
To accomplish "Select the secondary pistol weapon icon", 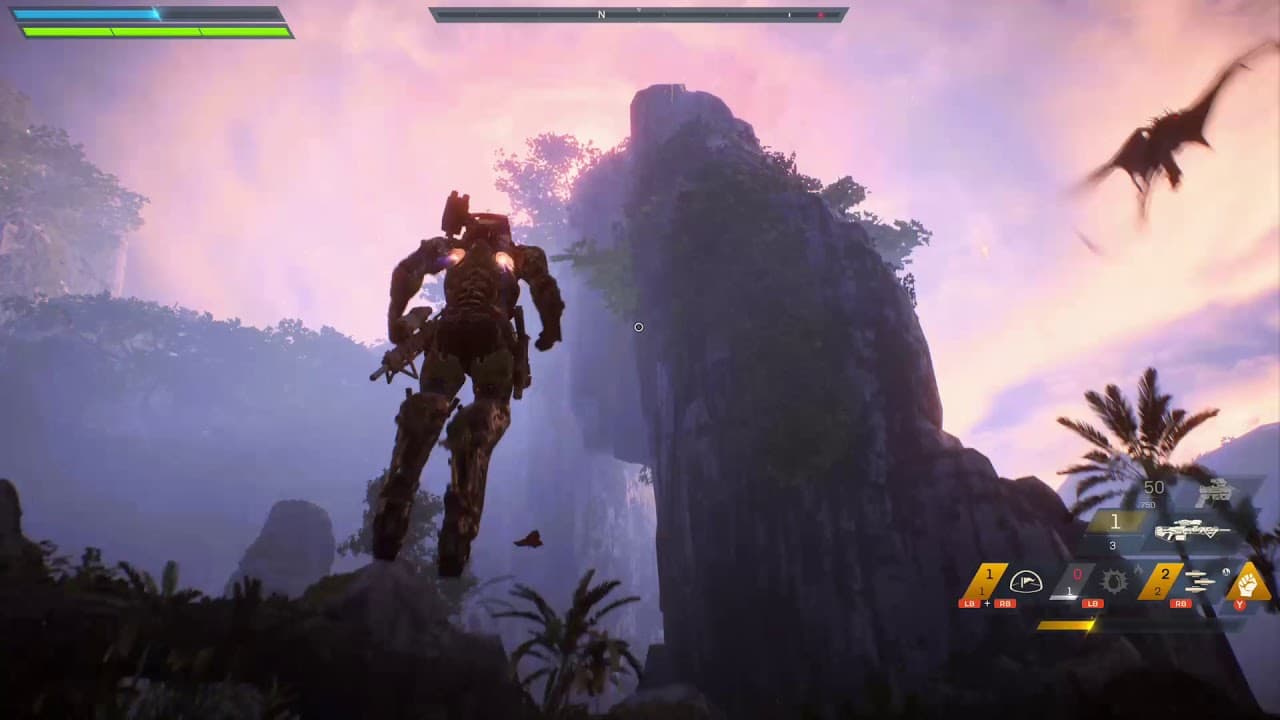I will (1215, 492).
